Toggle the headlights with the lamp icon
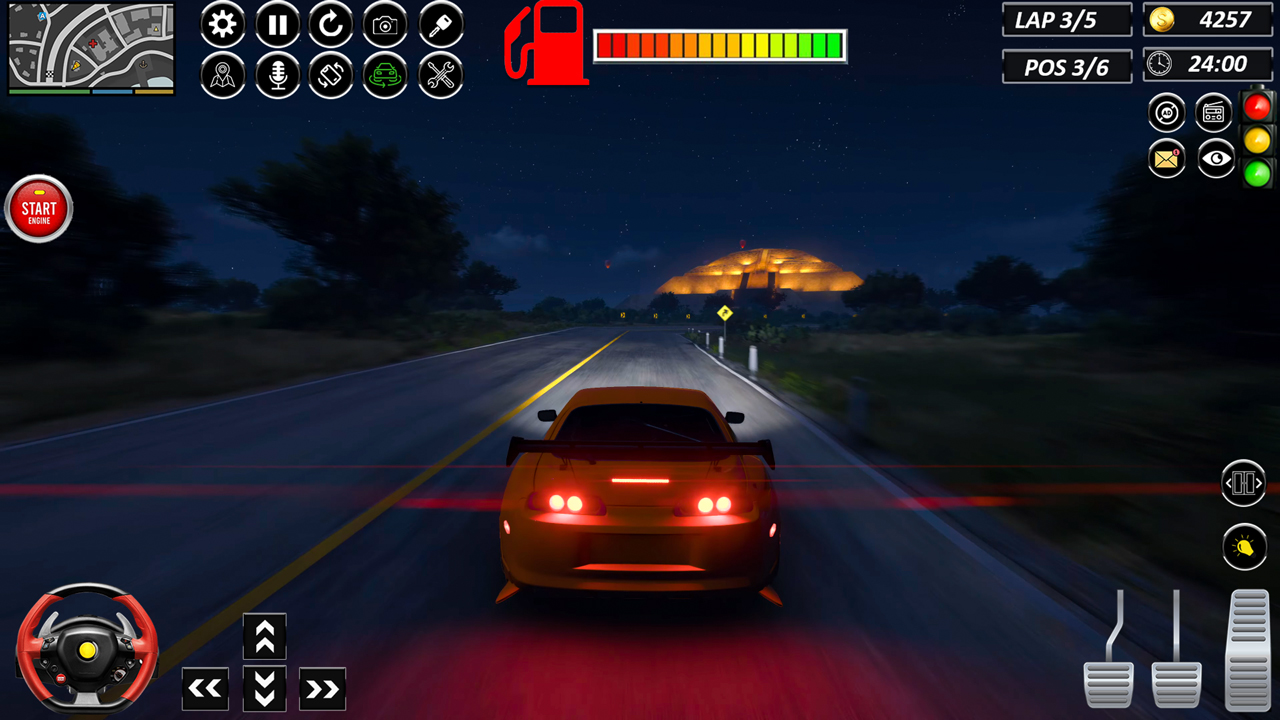 pos(1244,547)
